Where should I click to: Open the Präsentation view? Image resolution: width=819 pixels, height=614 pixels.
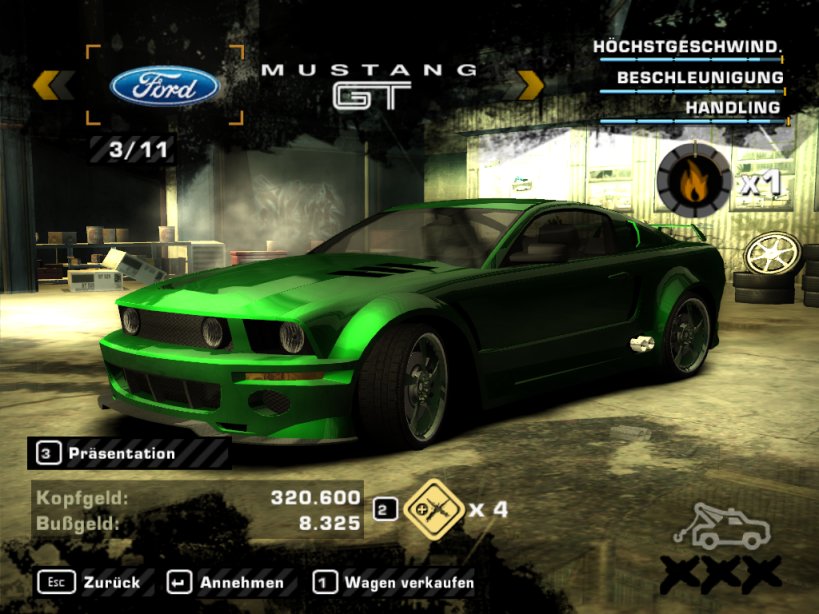(120, 453)
